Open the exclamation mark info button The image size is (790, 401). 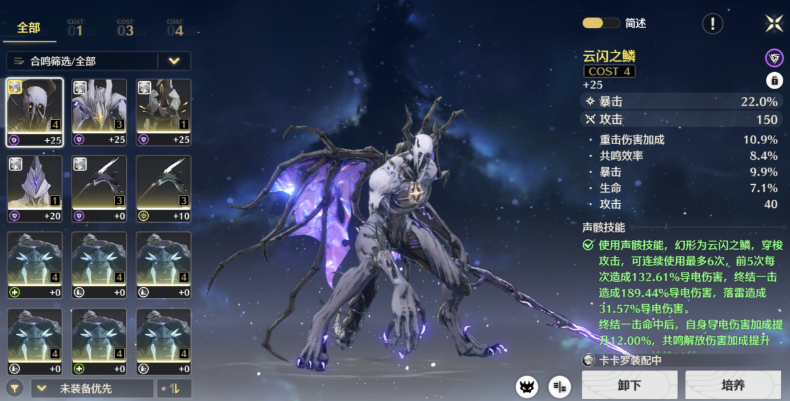712,23
